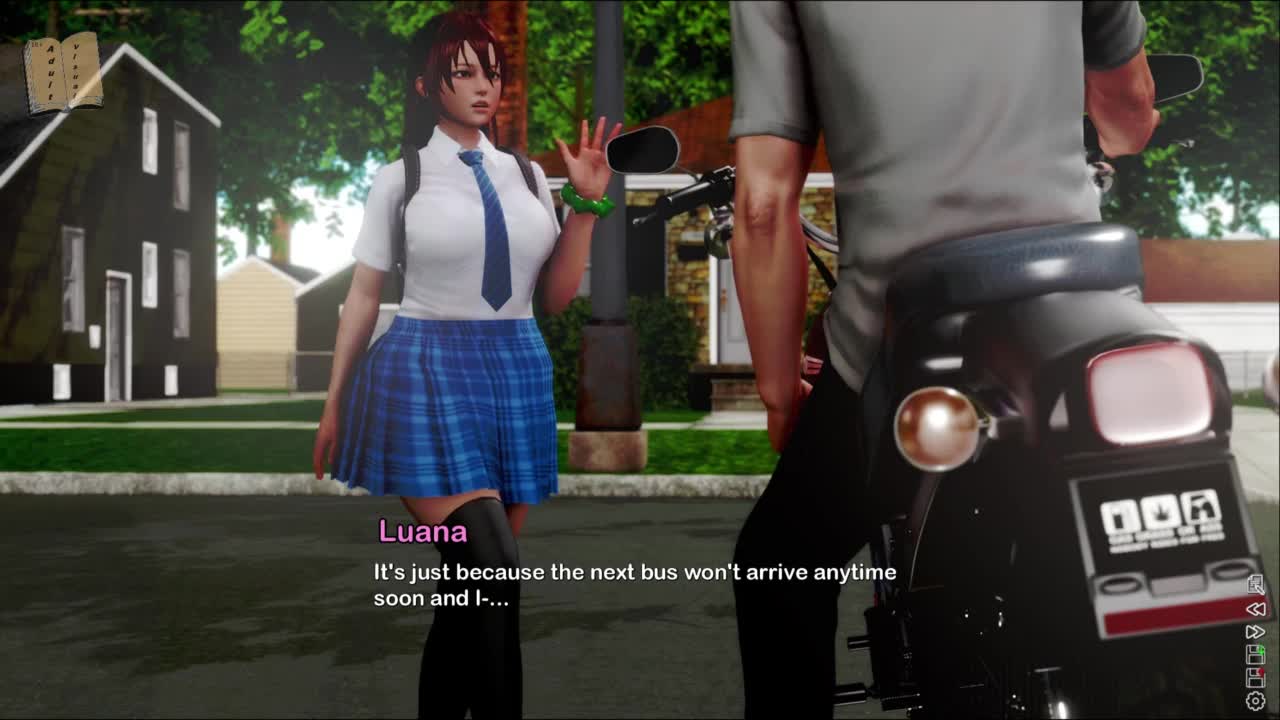Save game via green-dot floppy disk

pyautogui.click(x=1255, y=655)
